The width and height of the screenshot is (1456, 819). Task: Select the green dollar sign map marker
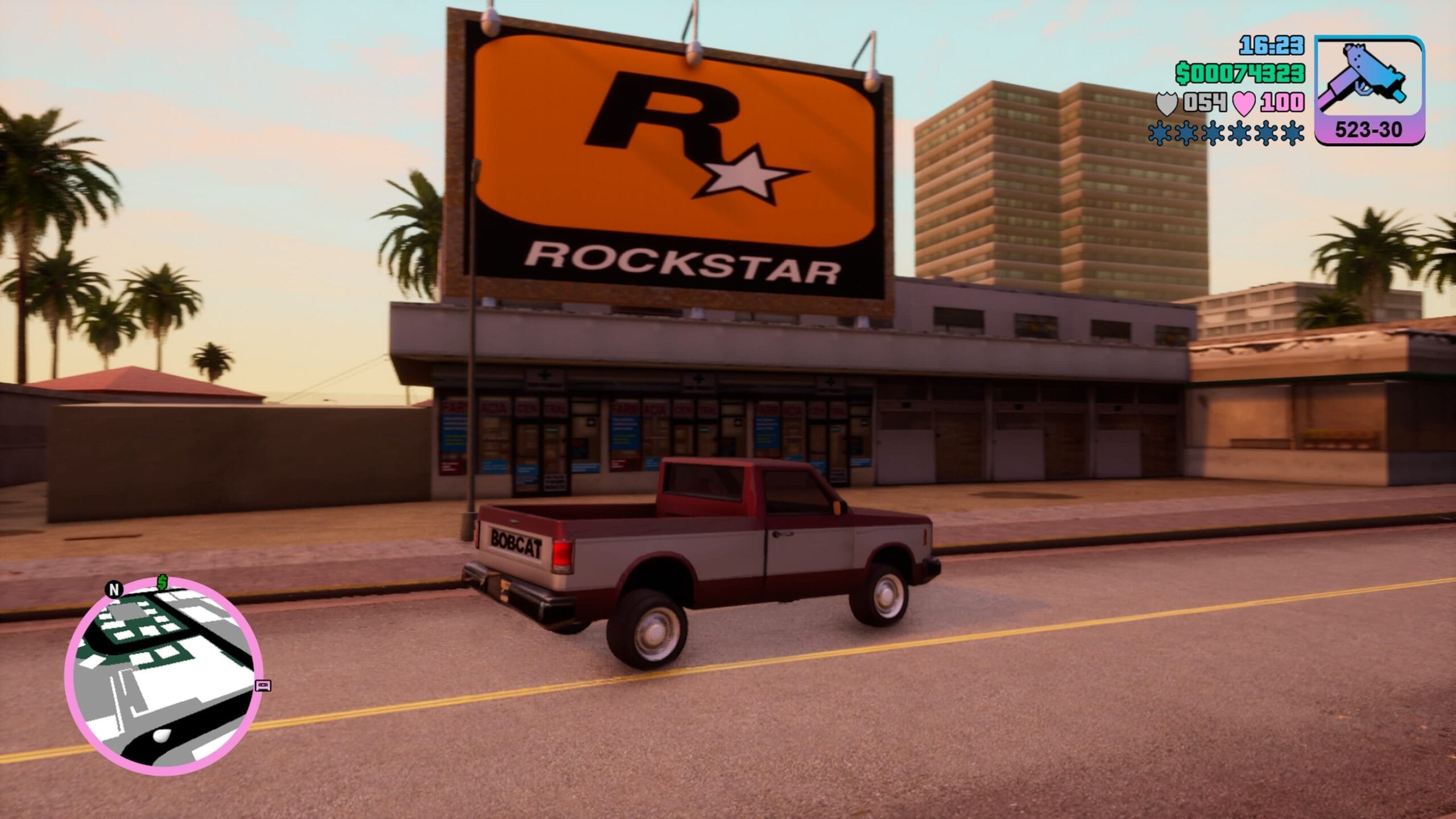163,582
